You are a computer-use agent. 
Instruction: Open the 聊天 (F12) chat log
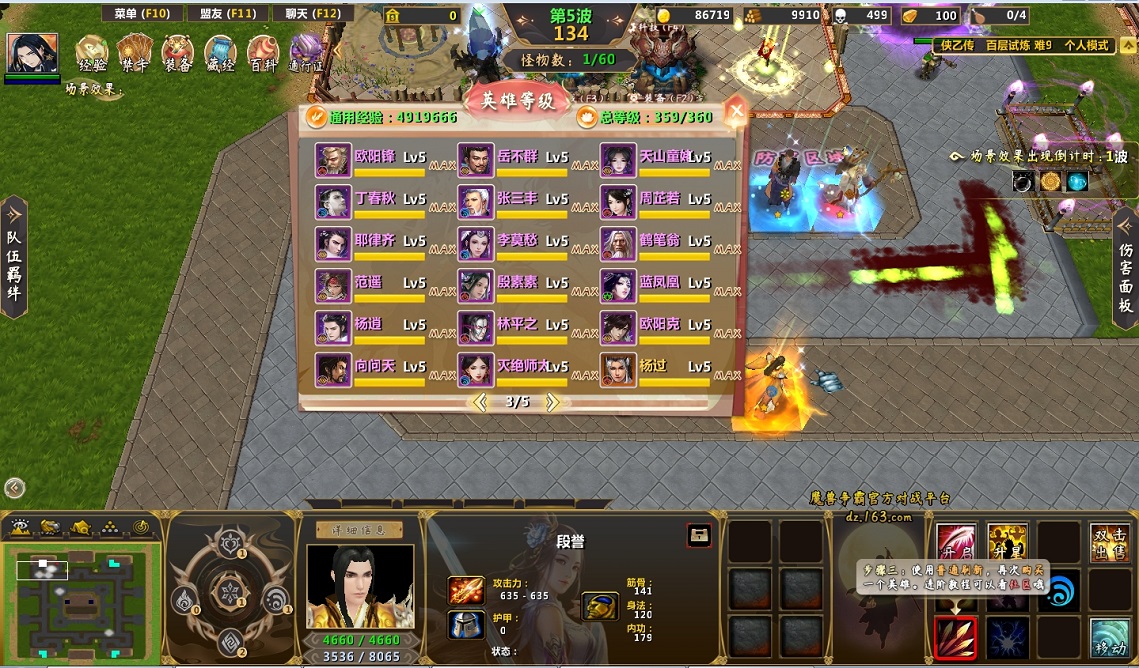point(313,14)
